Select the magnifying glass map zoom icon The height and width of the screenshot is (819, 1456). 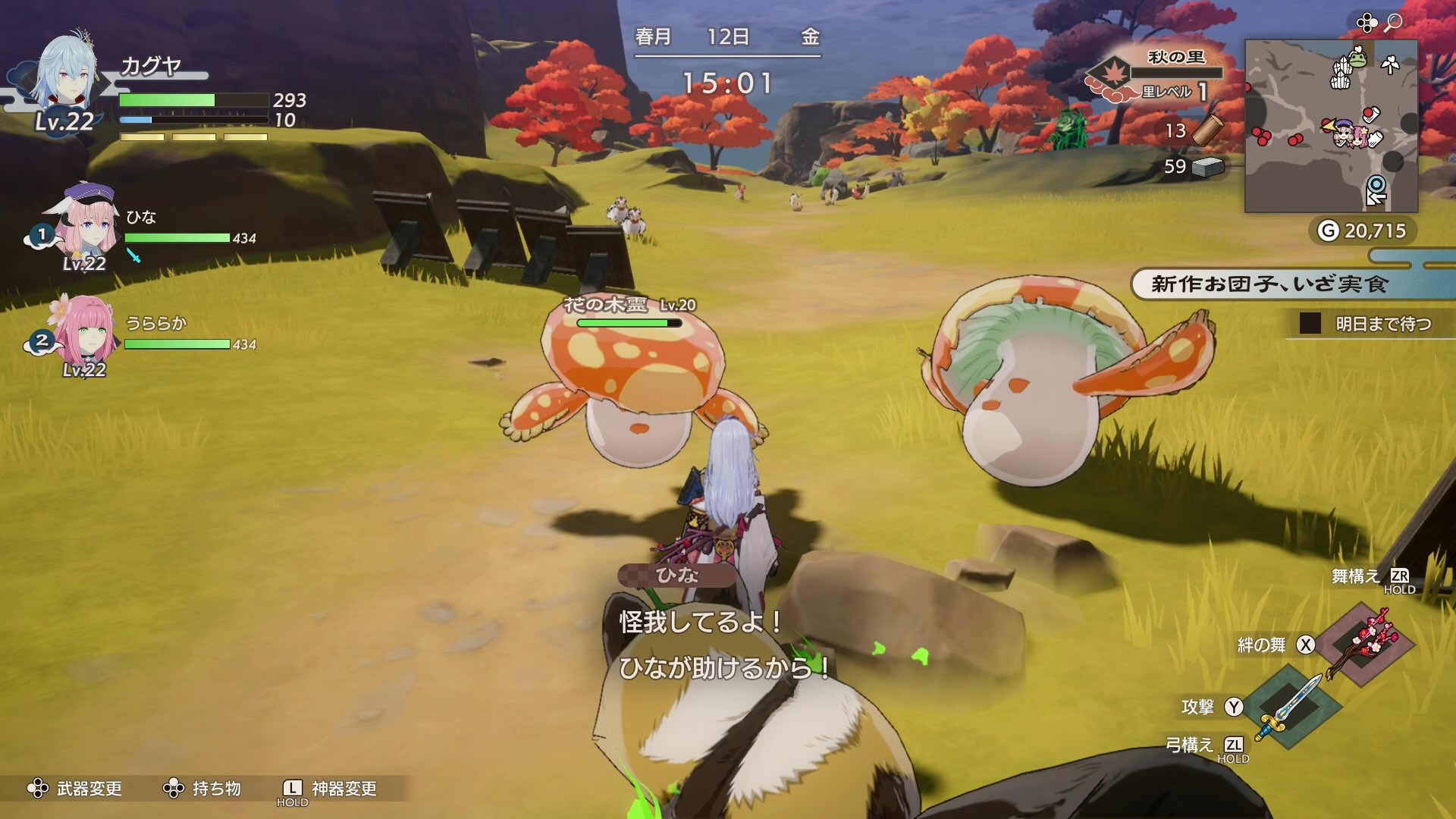[x=1393, y=21]
